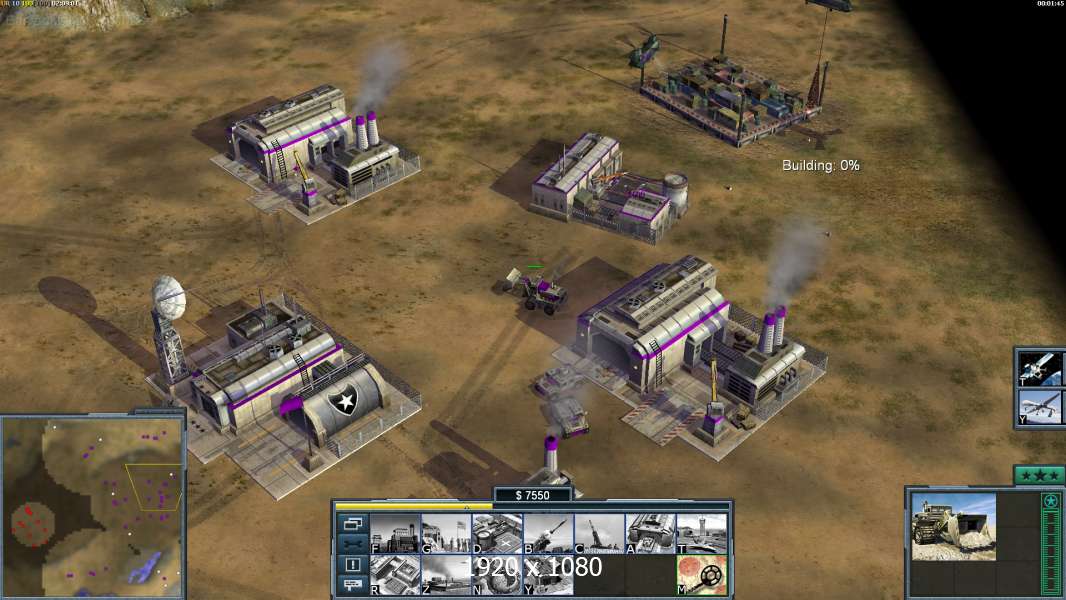Activate the spy drone shortcut icon
The width and height of the screenshot is (1066, 600).
tap(1039, 406)
